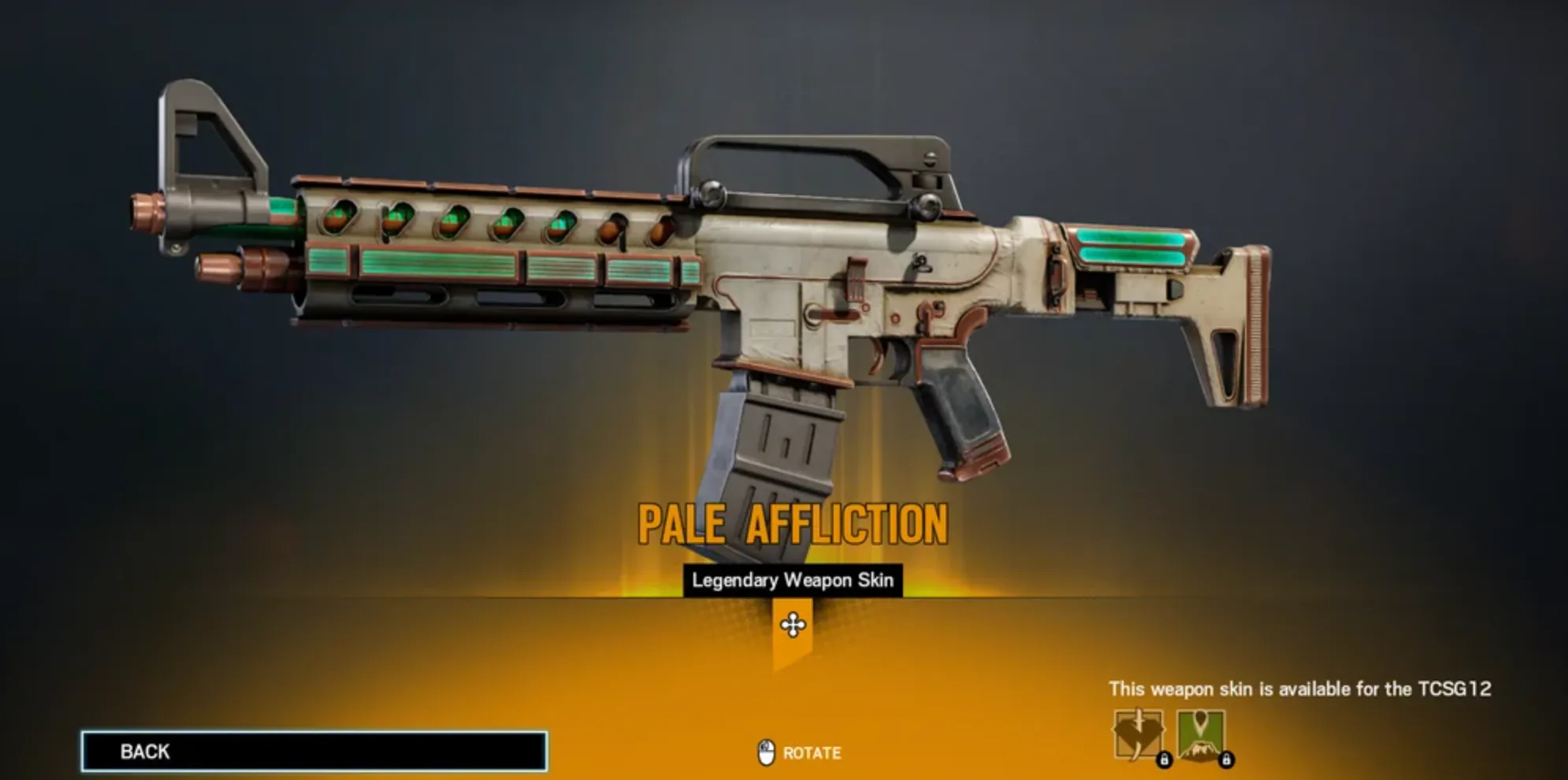Screen dimensions: 1568x780
Task: Select the green Goyo volcano operator icon
Action: [x=1200, y=734]
